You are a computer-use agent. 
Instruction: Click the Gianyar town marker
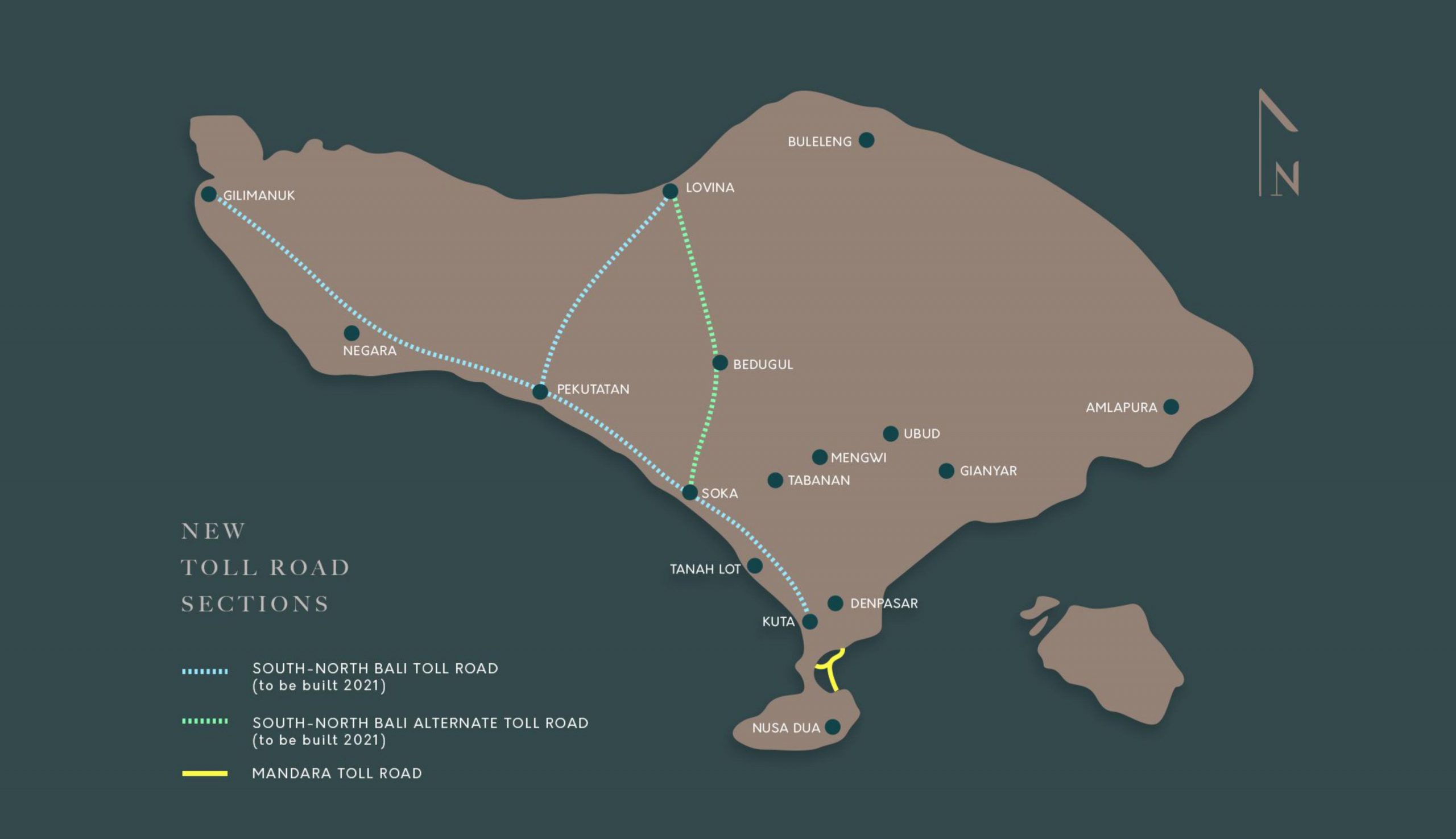pyautogui.click(x=946, y=471)
